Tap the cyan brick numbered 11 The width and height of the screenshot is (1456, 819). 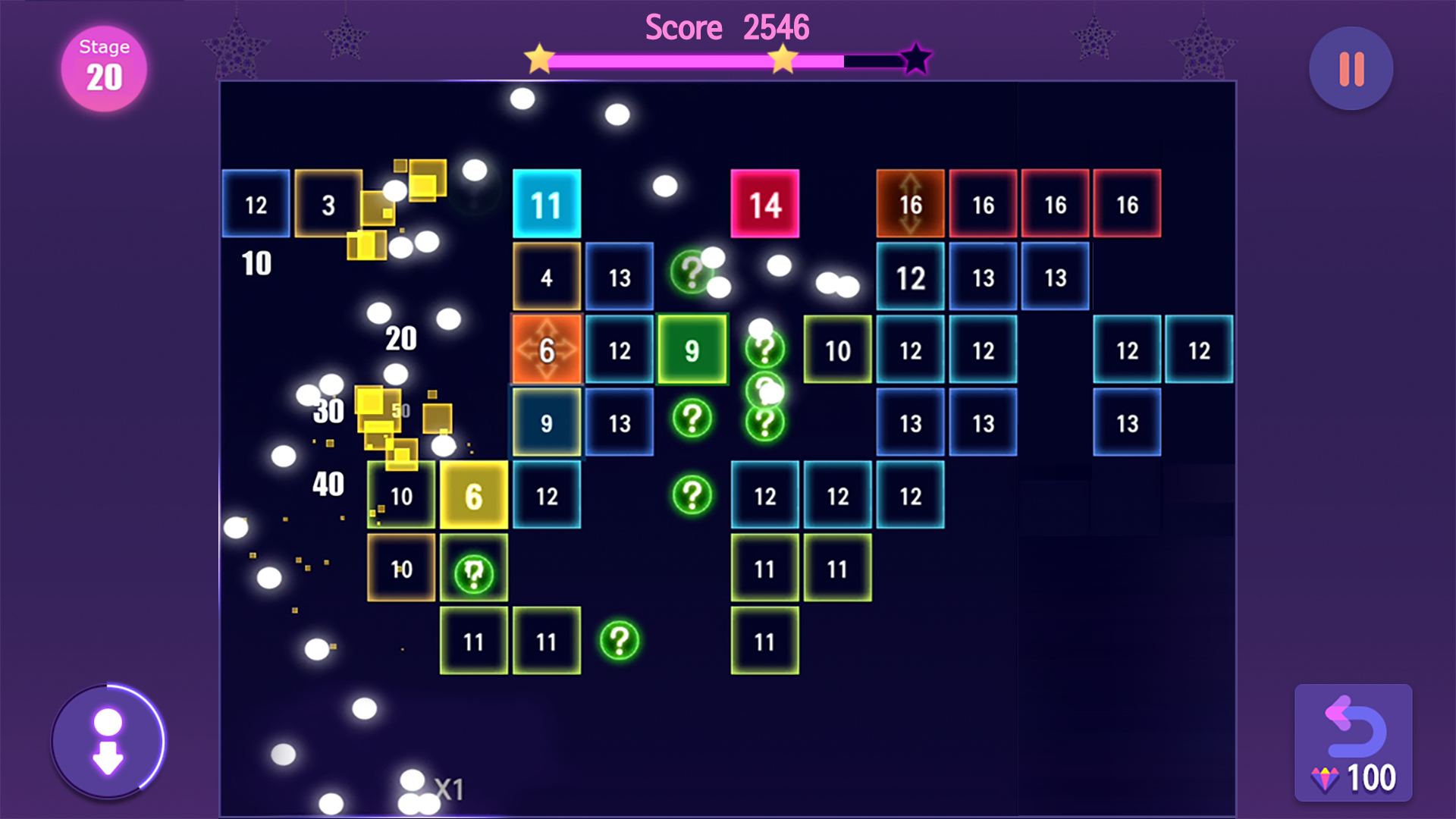pyautogui.click(x=547, y=202)
